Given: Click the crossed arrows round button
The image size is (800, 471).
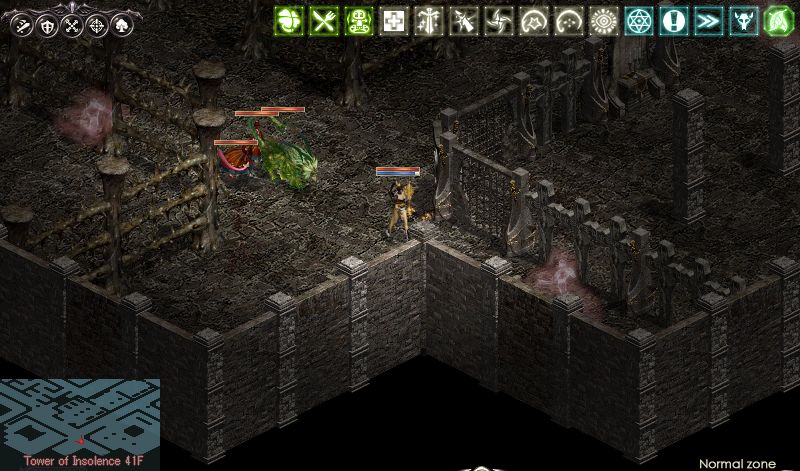Looking at the screenshot, I should [x=73, y=26].
